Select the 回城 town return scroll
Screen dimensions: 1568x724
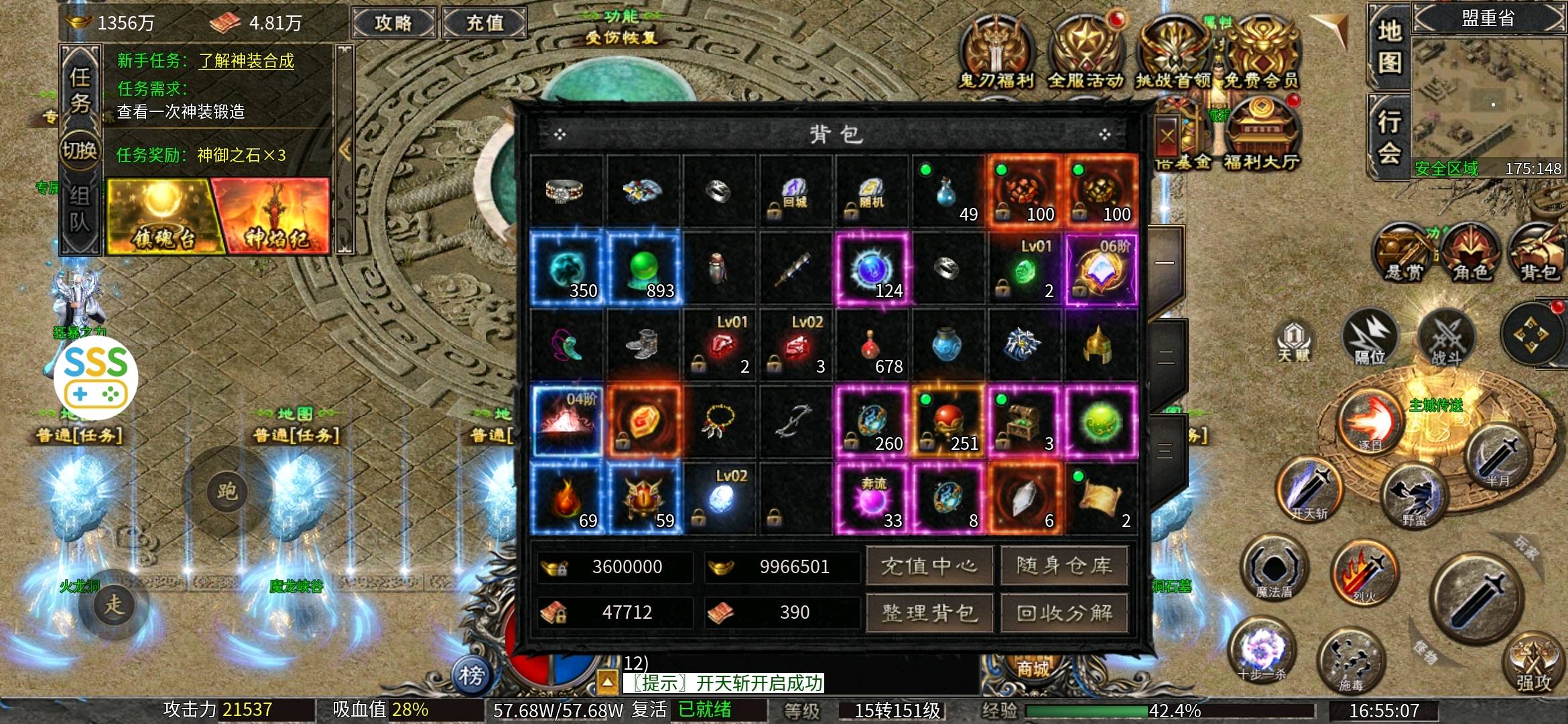tap(795, 192)
